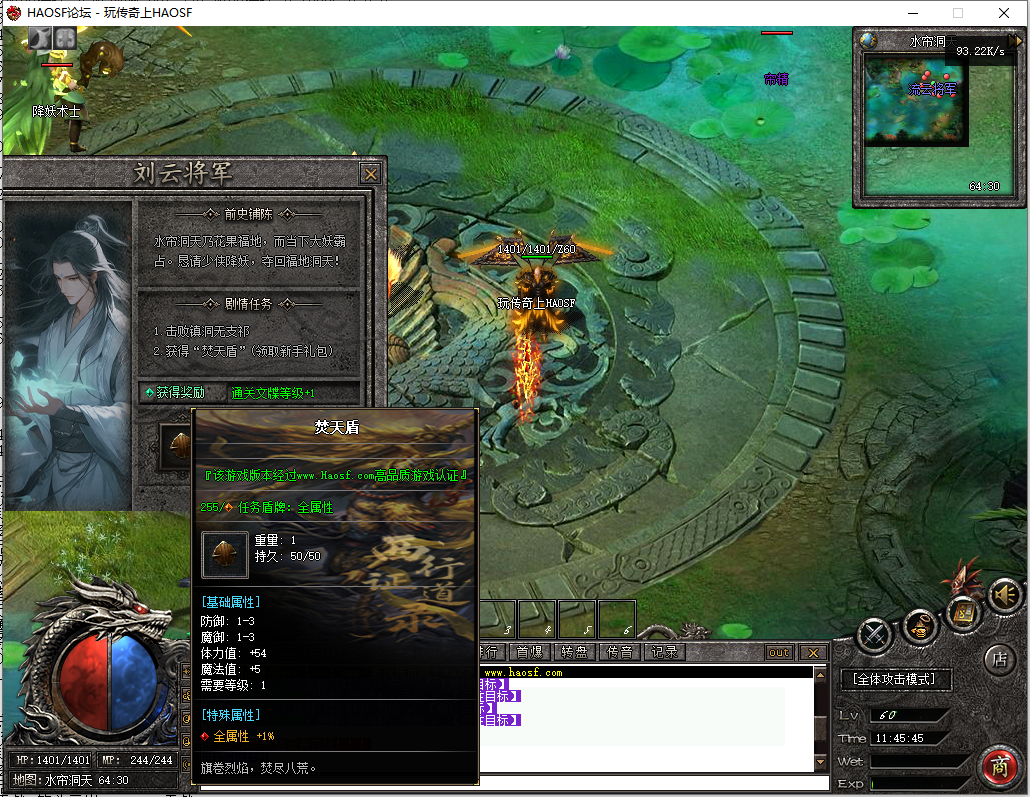This screenshot has height=797, width=1030.
Task: Click the 'out' button on chat bar
Action: (779, 653)
